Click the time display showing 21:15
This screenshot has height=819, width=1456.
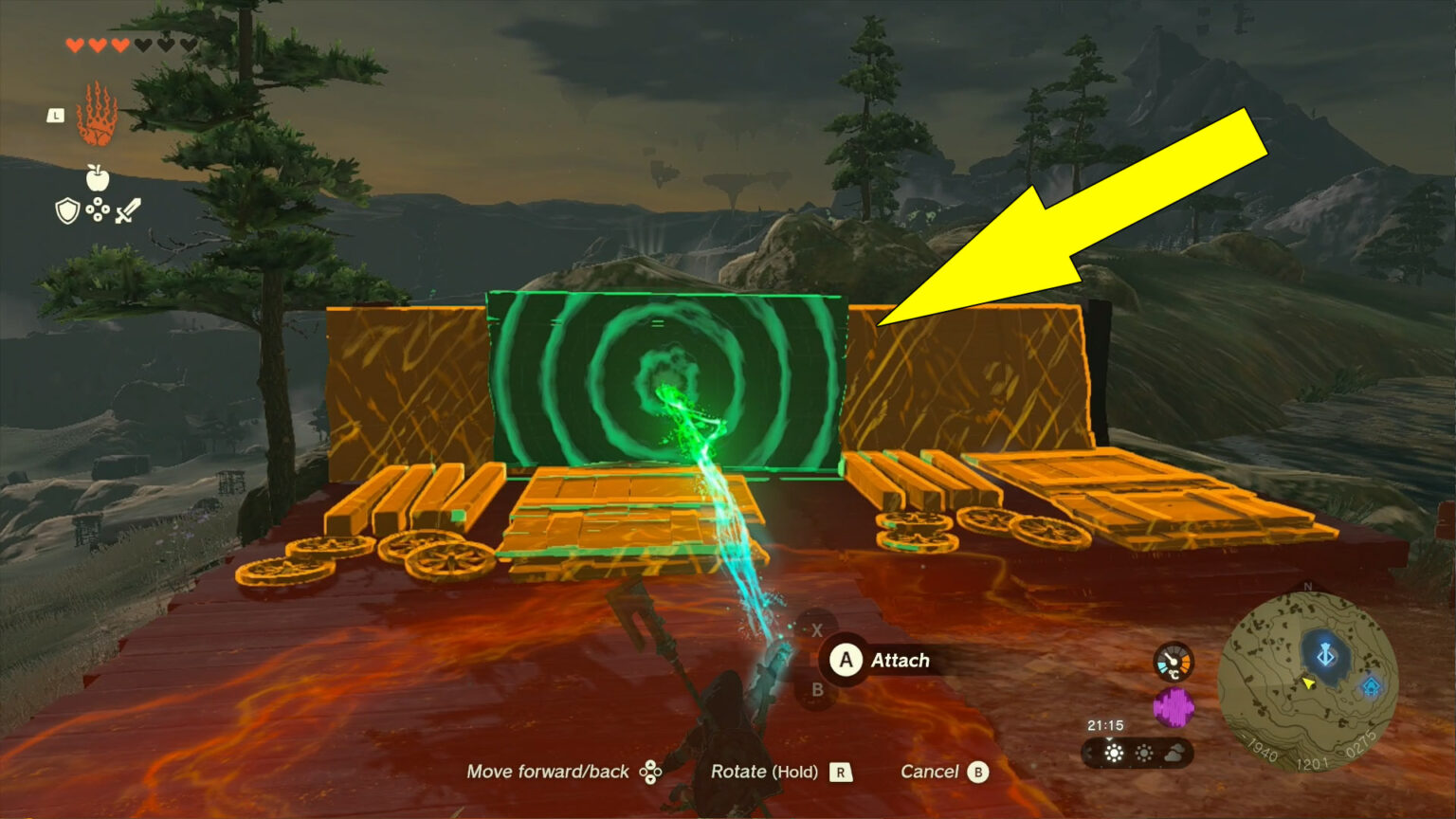point(1105,724)
